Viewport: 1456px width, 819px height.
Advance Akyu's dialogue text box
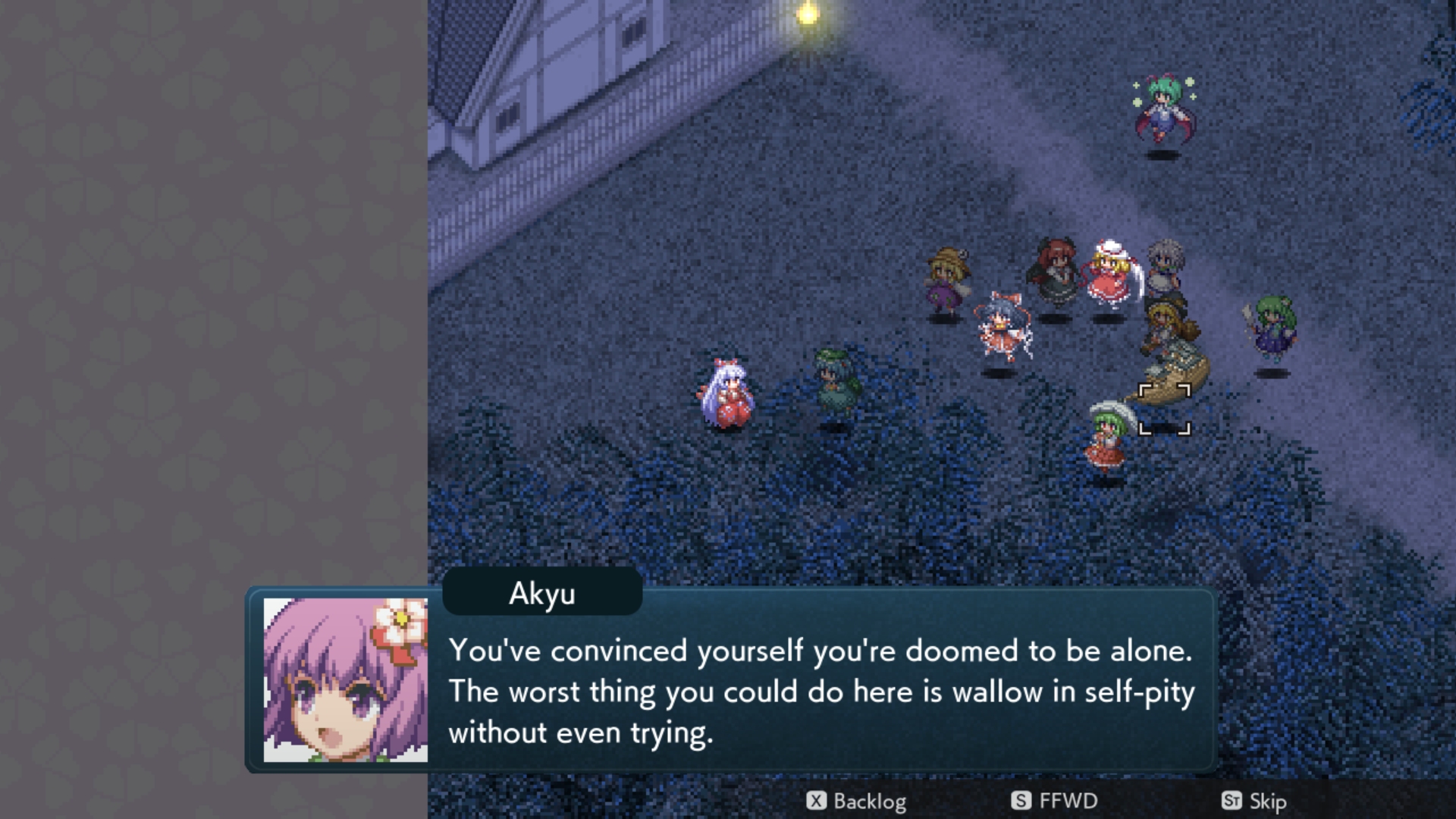(819, 691)
